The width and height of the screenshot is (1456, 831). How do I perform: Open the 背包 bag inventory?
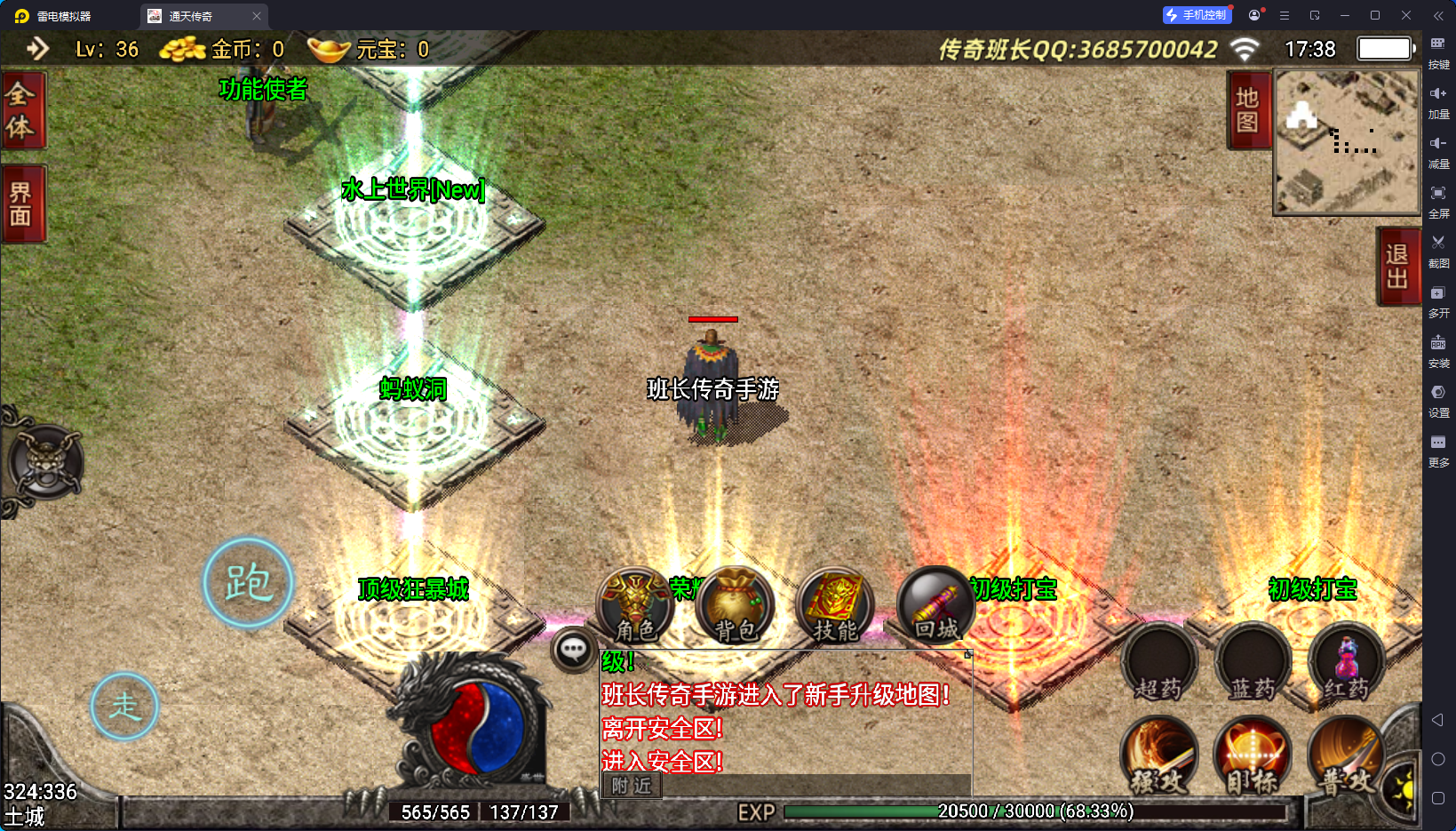click(x=736, y=605)
